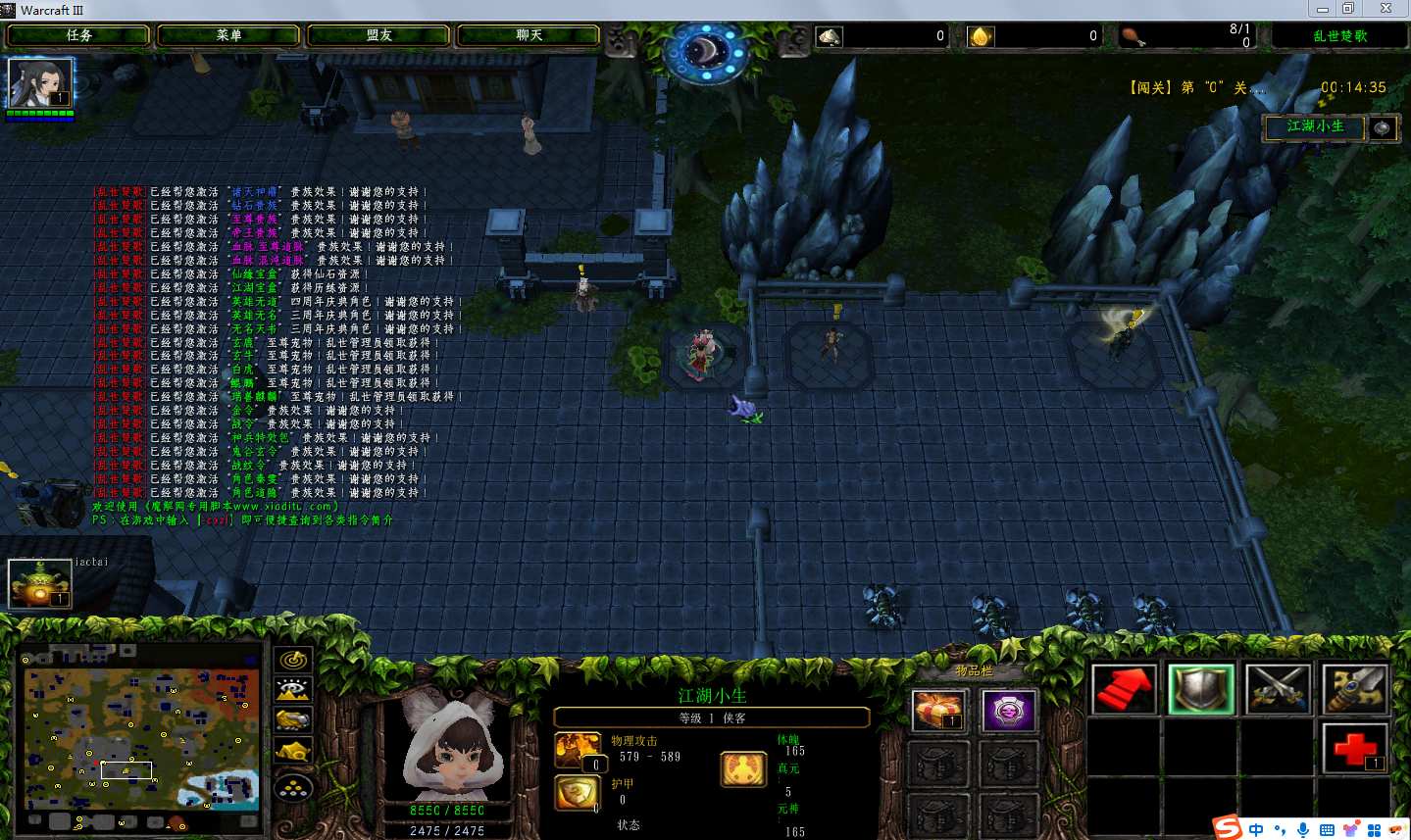The width and height of the screenshot is (1411, 840).
Task: Open the 任务 quests menu
Action: (78, 35)
